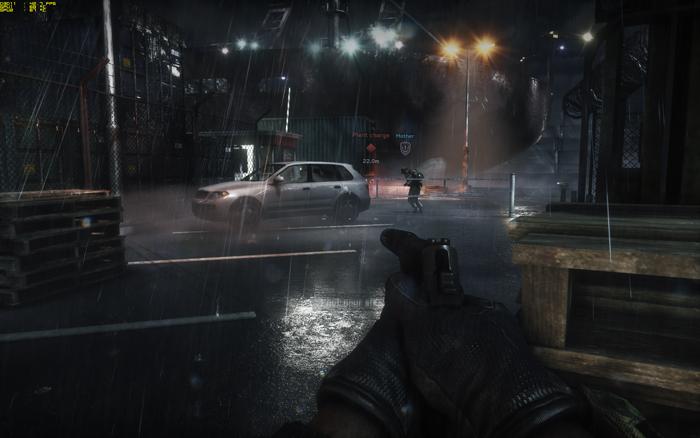This screenshot has height=438, width=700.
Task: Click the Mother squadmate shield icon
Action: [405, 147]
